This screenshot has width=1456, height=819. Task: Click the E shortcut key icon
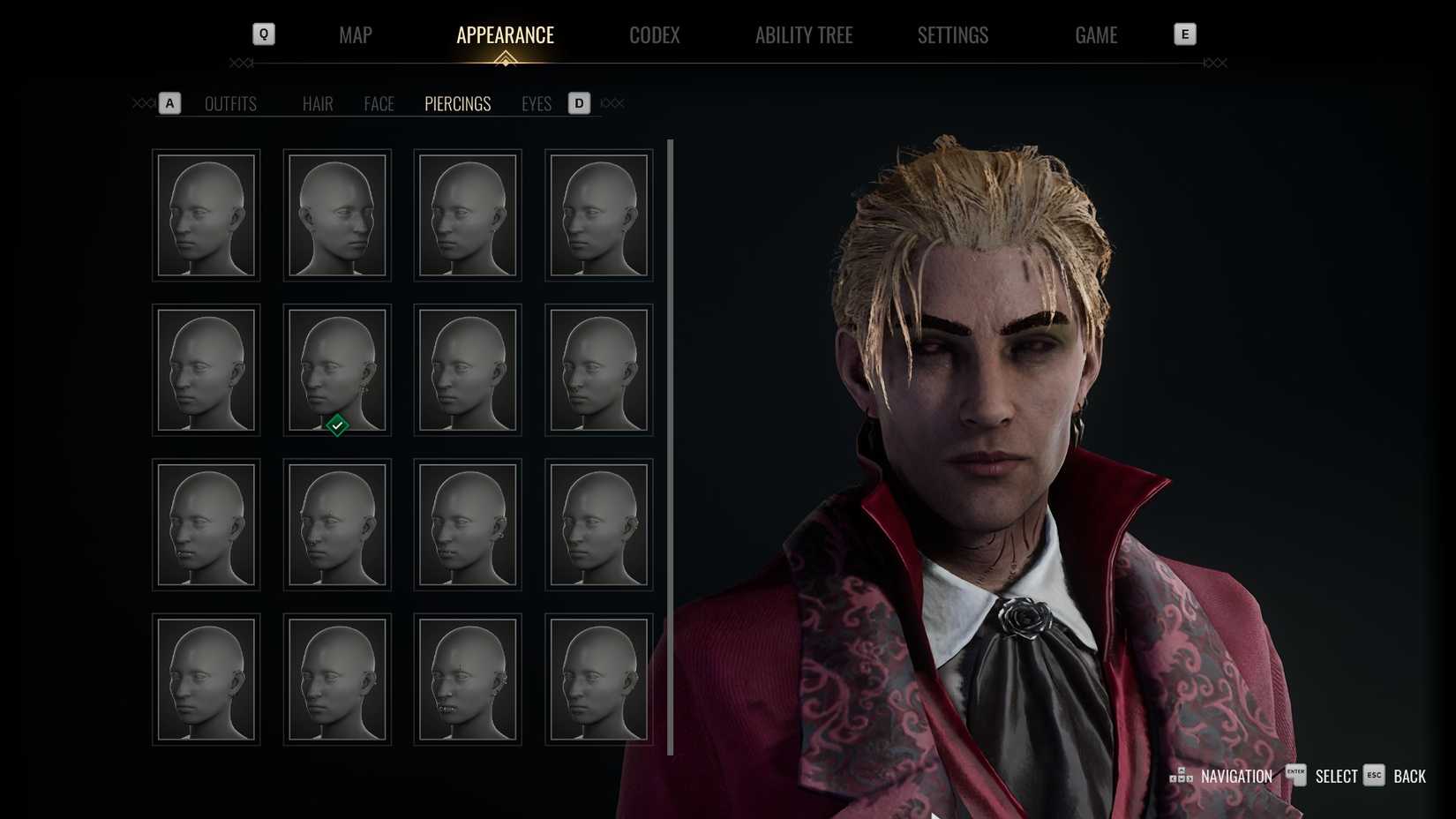pyautogui.click(x=1185, y=34)
